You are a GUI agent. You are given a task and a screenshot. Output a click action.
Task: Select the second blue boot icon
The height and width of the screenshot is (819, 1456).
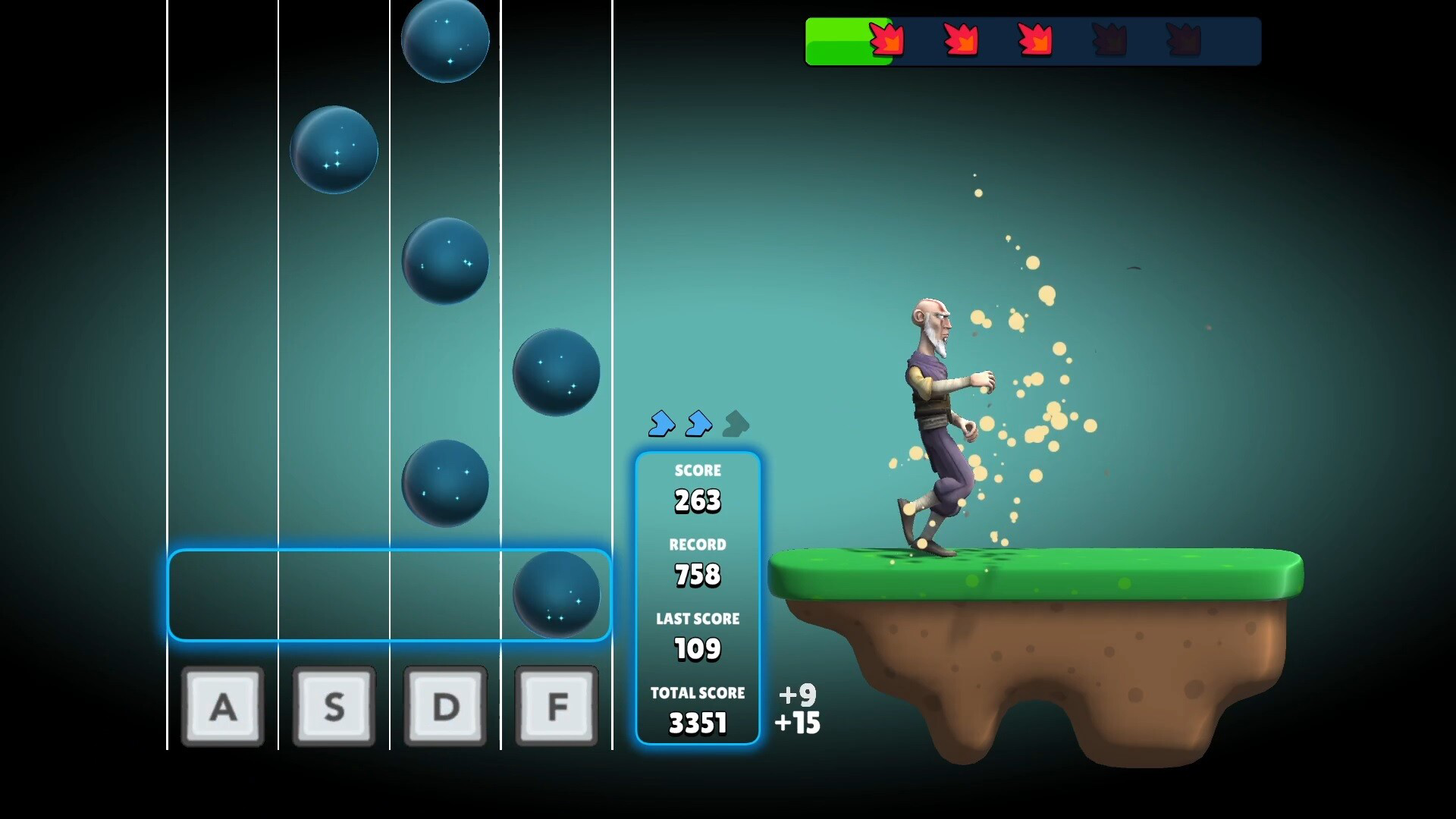[698, 425]
